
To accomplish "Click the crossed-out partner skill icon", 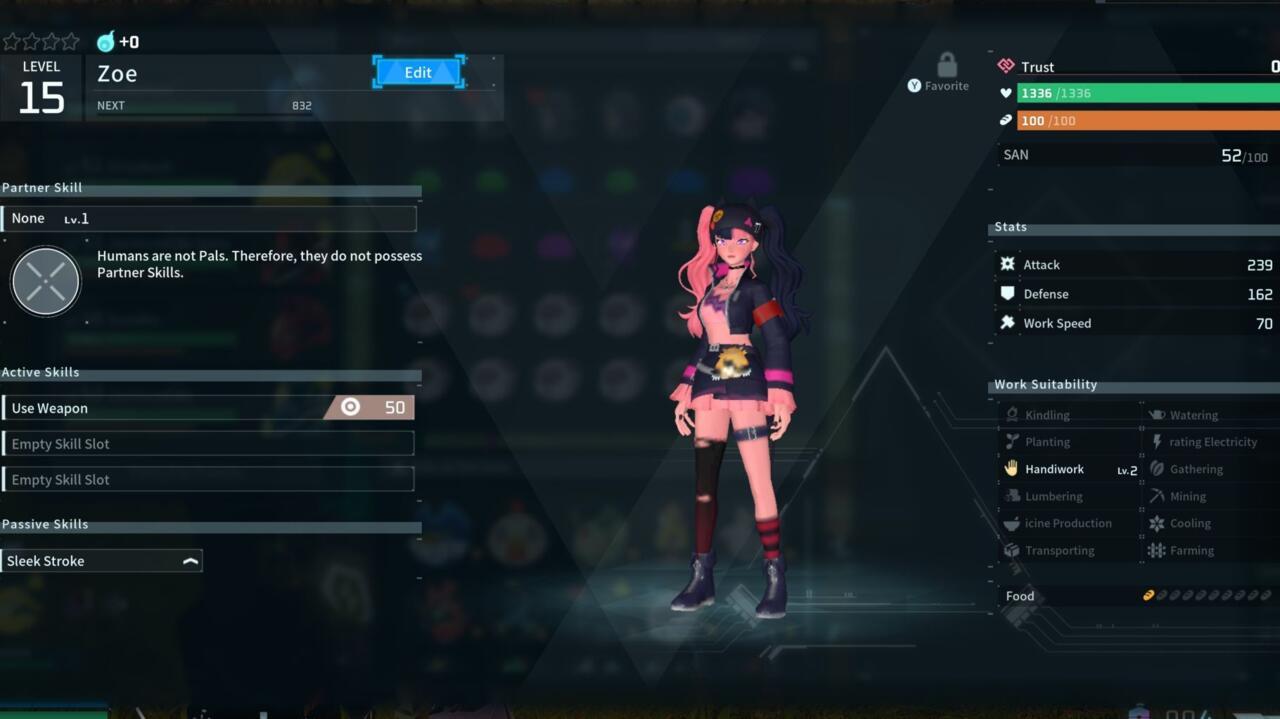I will point(45,282).
